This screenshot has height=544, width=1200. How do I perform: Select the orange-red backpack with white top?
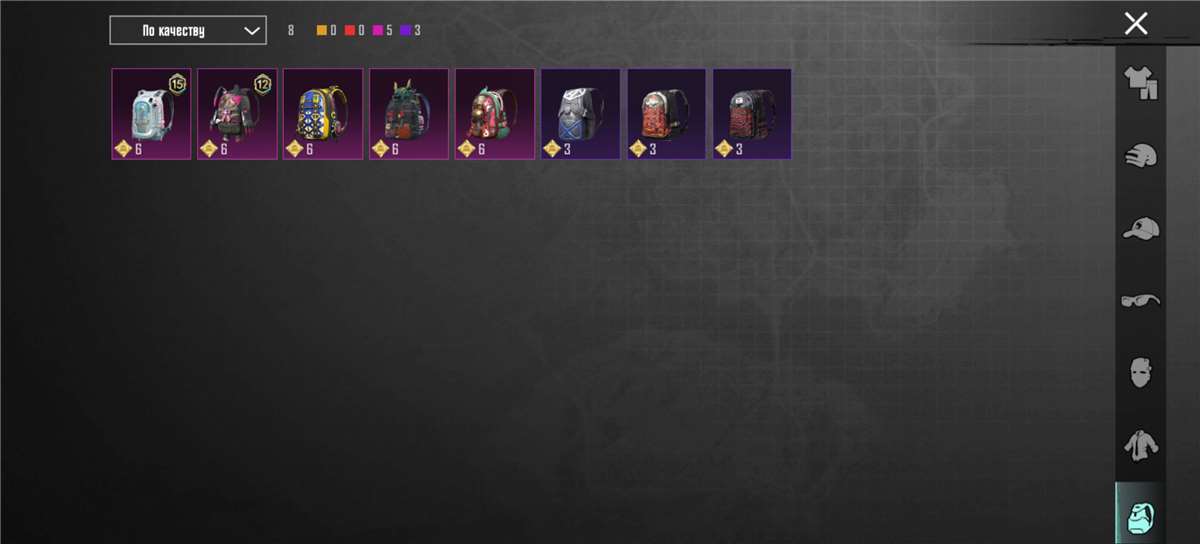tap(667, 113)
